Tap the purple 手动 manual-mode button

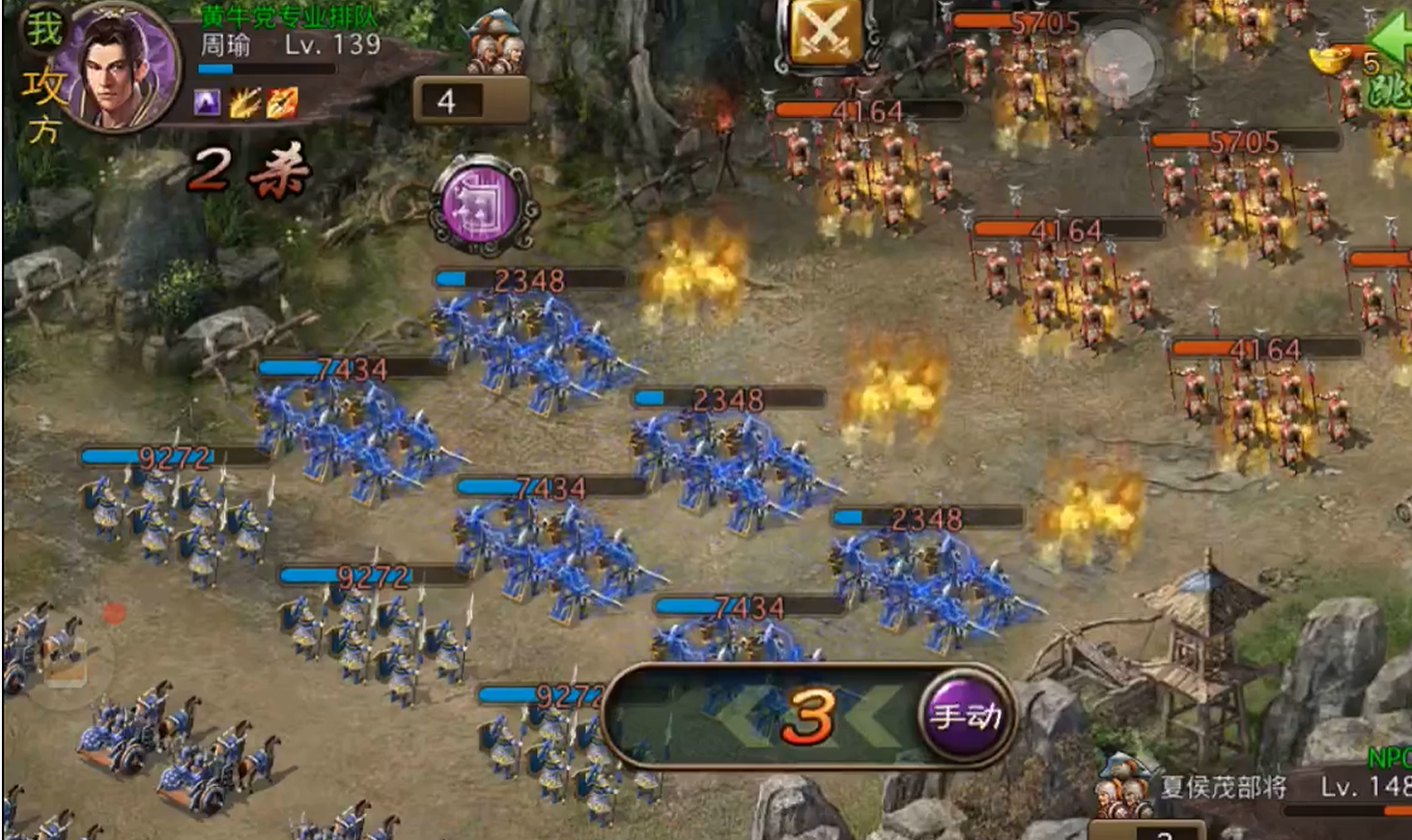tap(965, 715)
